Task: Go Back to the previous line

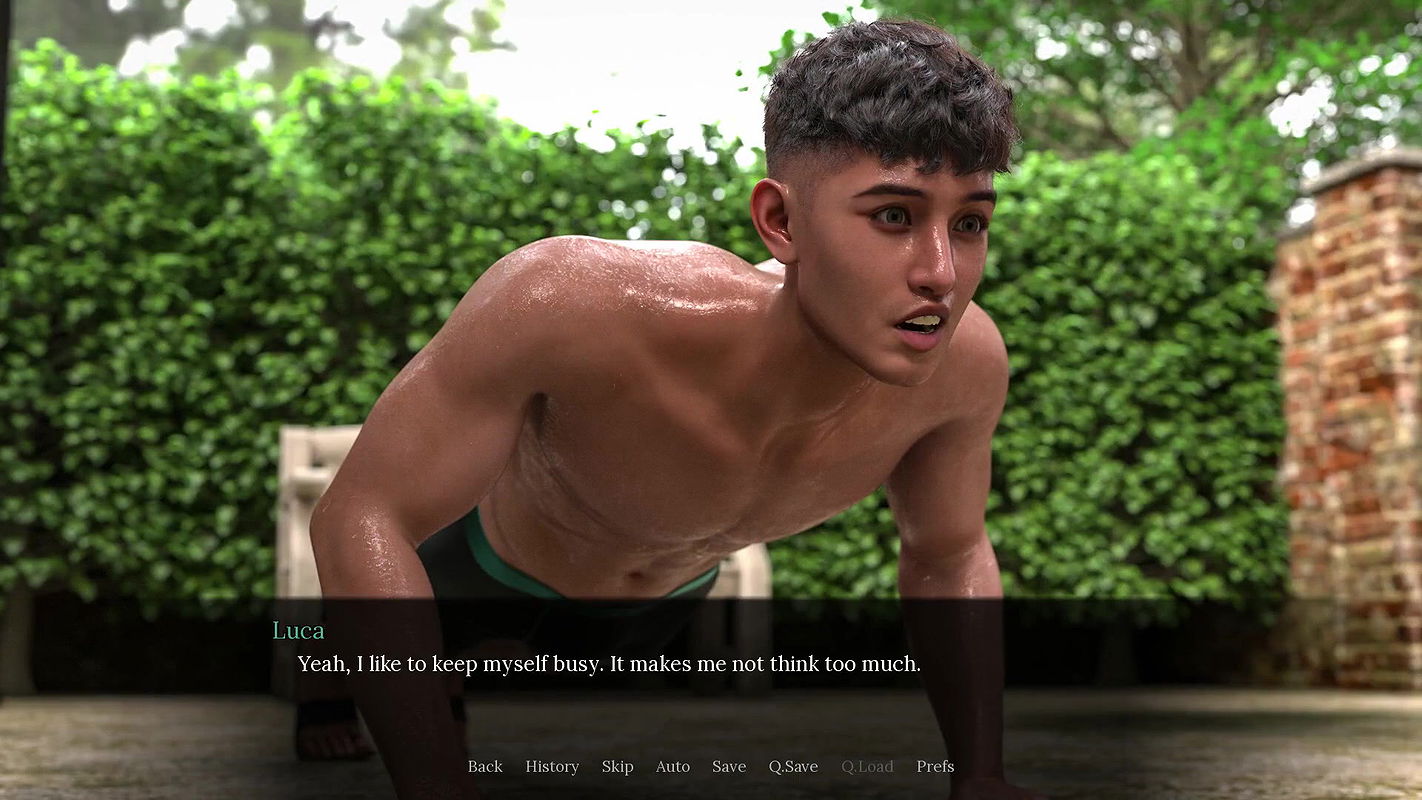Action: 485,766
